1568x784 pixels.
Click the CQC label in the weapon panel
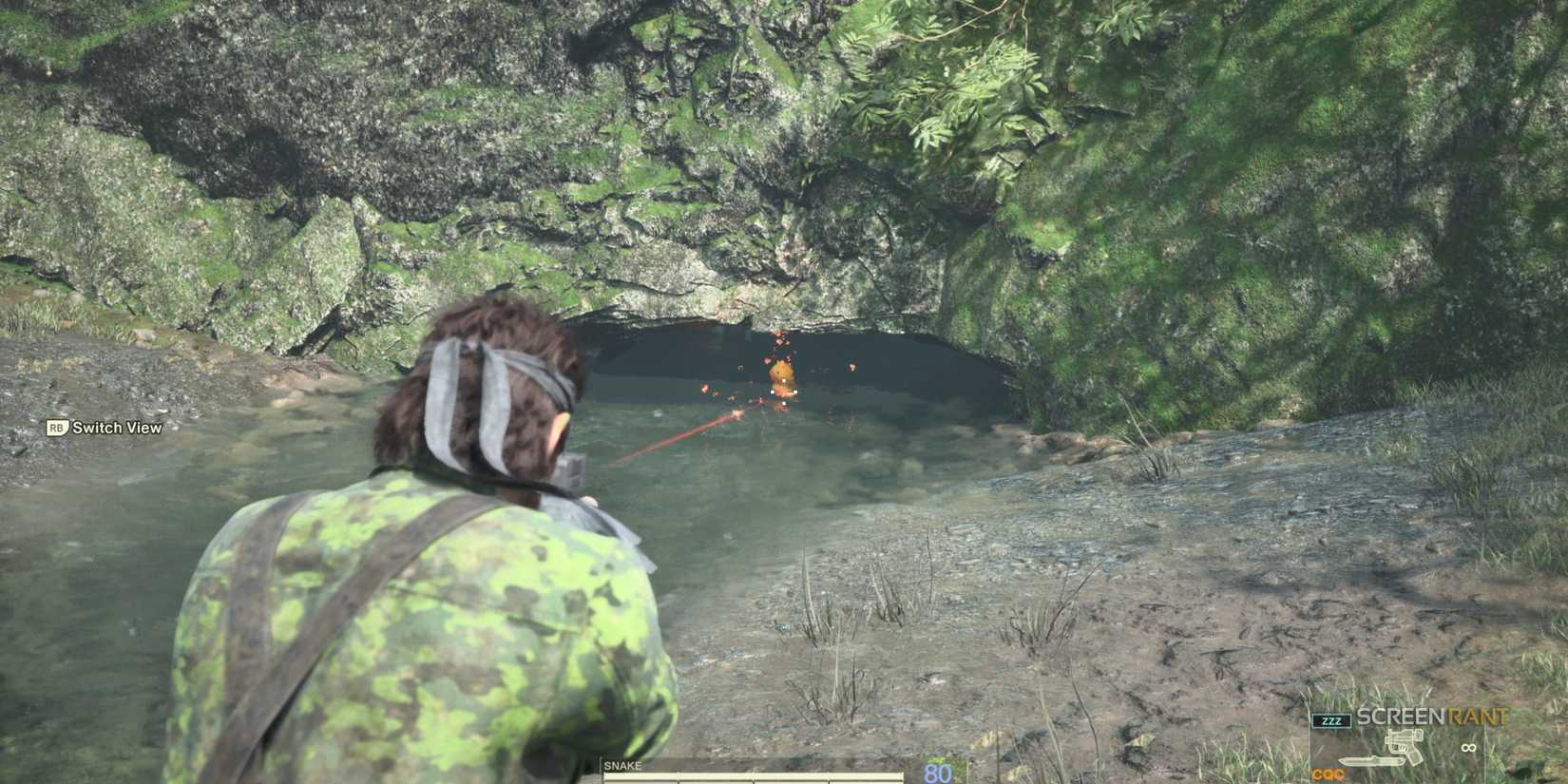(1328, 774)
